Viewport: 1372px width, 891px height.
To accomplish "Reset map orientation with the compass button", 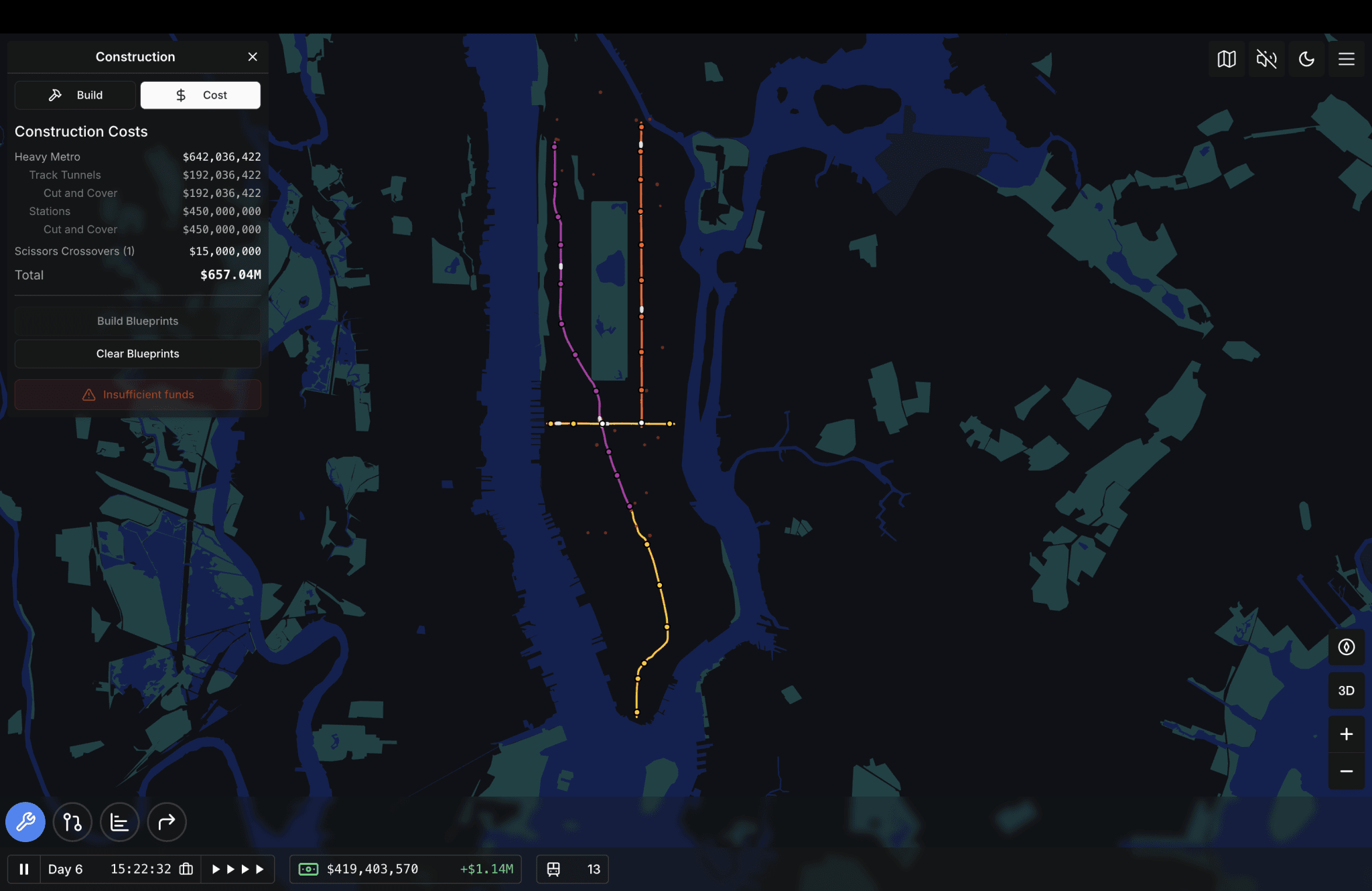I will 1347,647.
